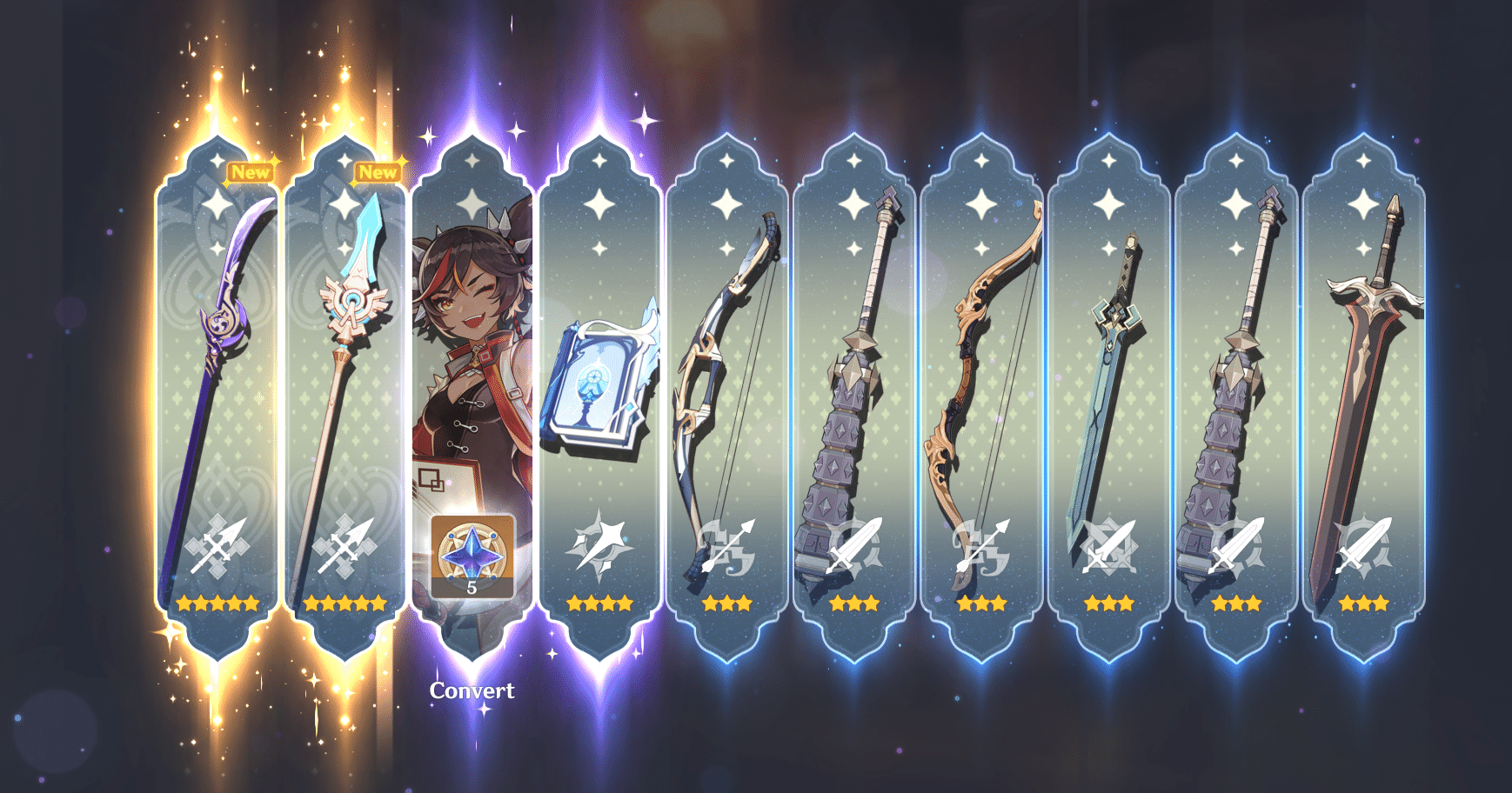Select the catalyst icon beneath the blue book
The image size is (1512, 793).
tap(600, 543)
